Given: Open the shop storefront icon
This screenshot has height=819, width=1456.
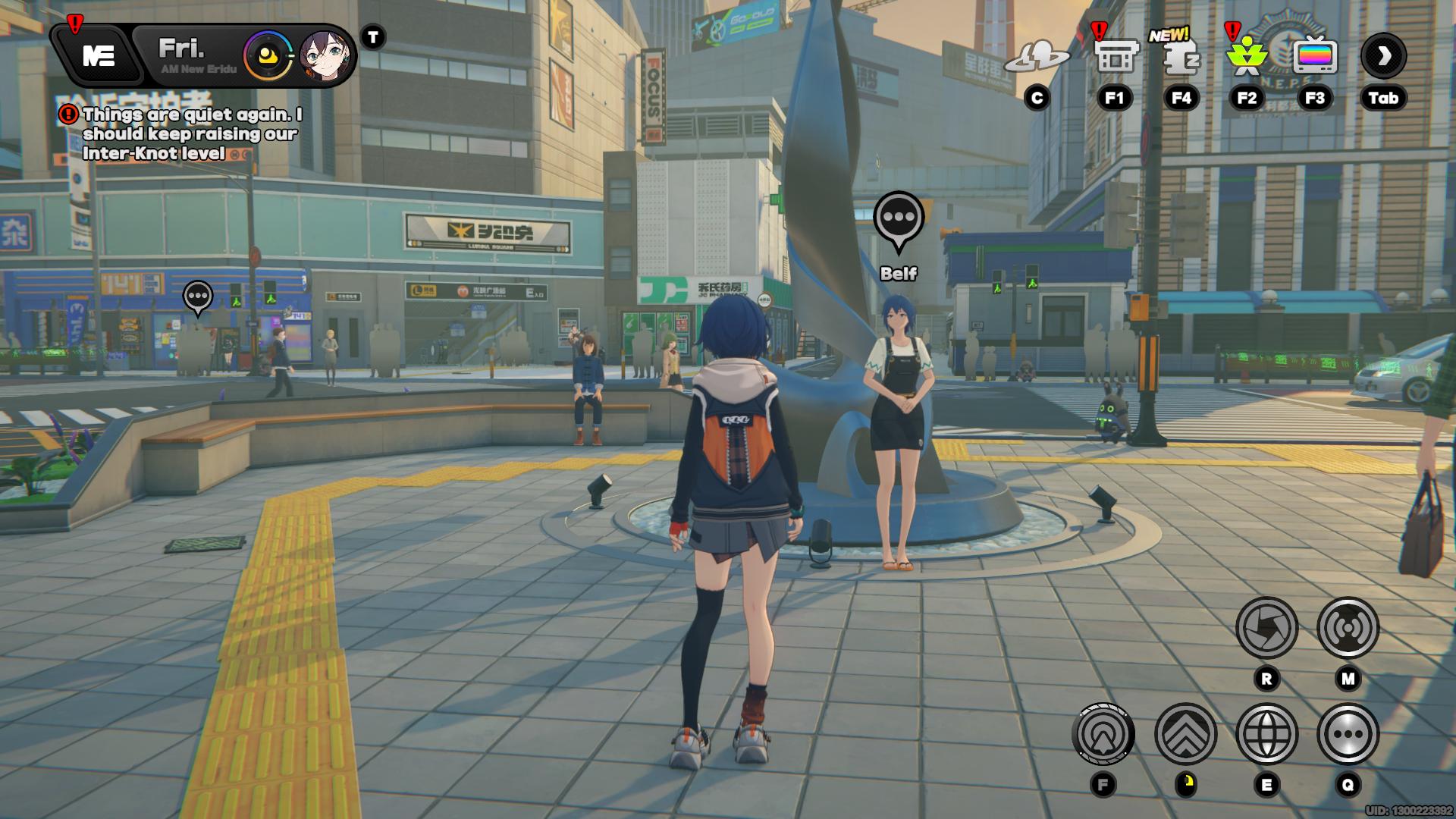Looking at the screenshot, I should pyautogui.click(x=1116, y=56).
